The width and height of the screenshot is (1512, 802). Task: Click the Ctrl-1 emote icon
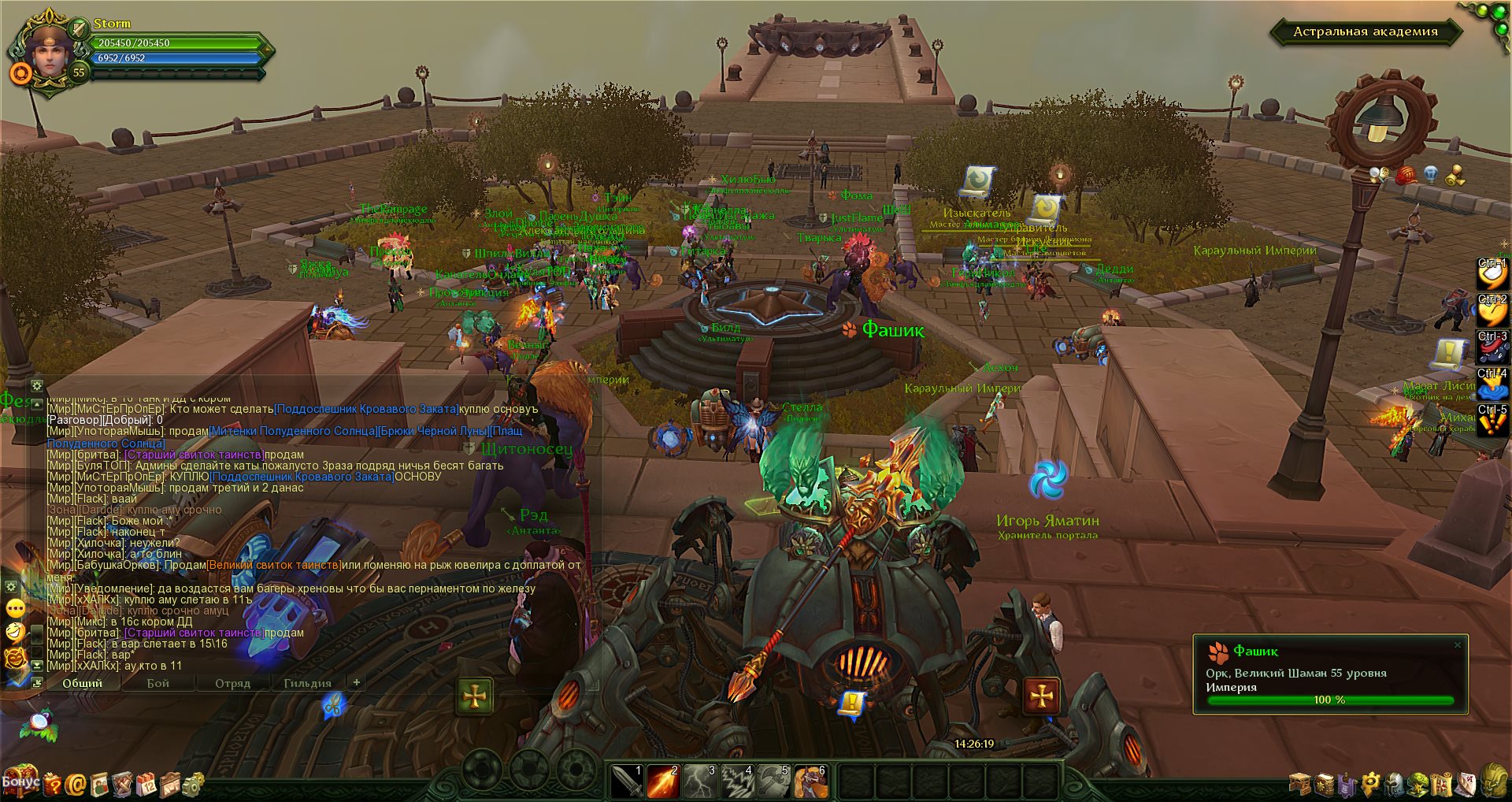[x=1492, y=273]
